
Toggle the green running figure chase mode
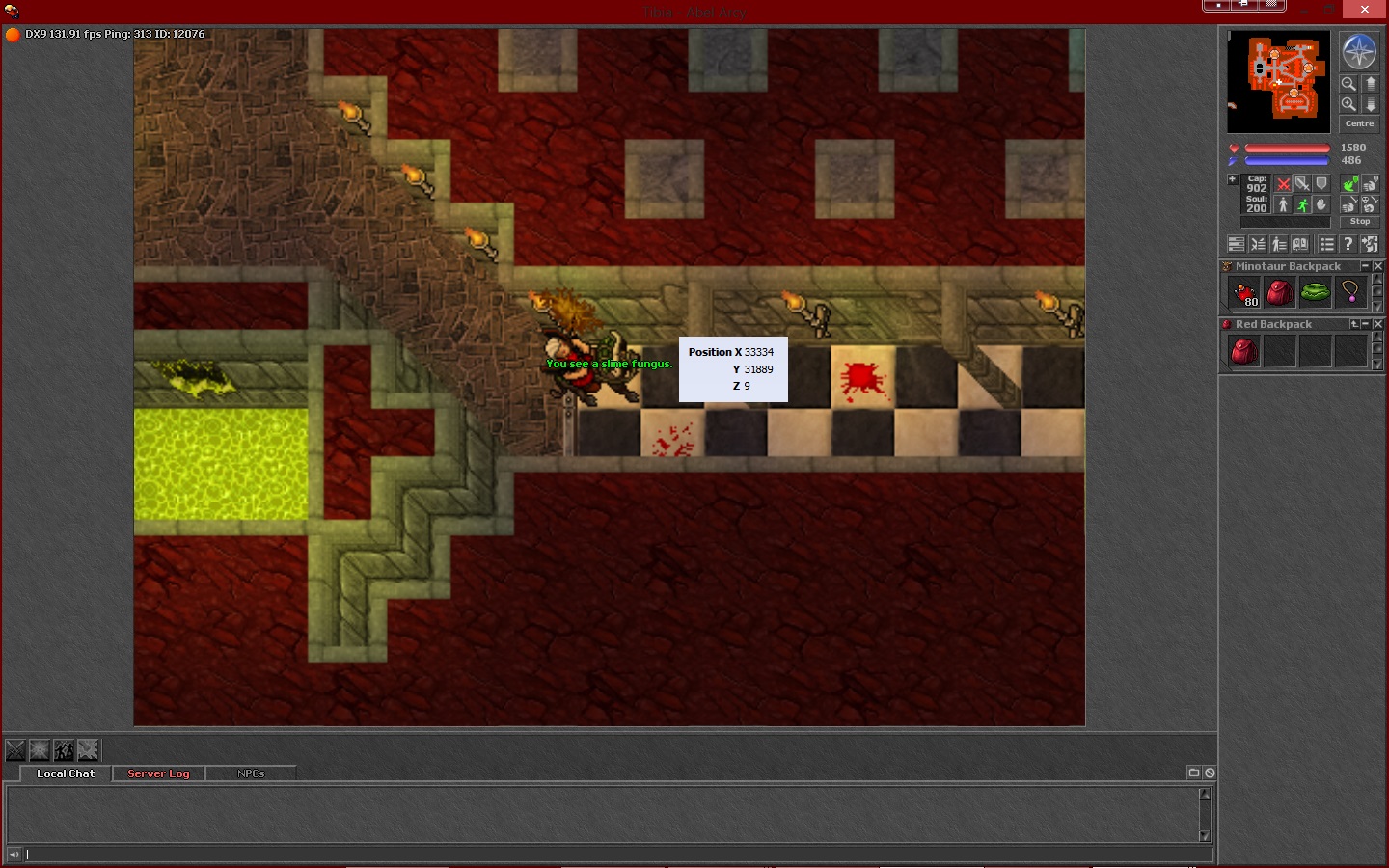(1302, 204)
